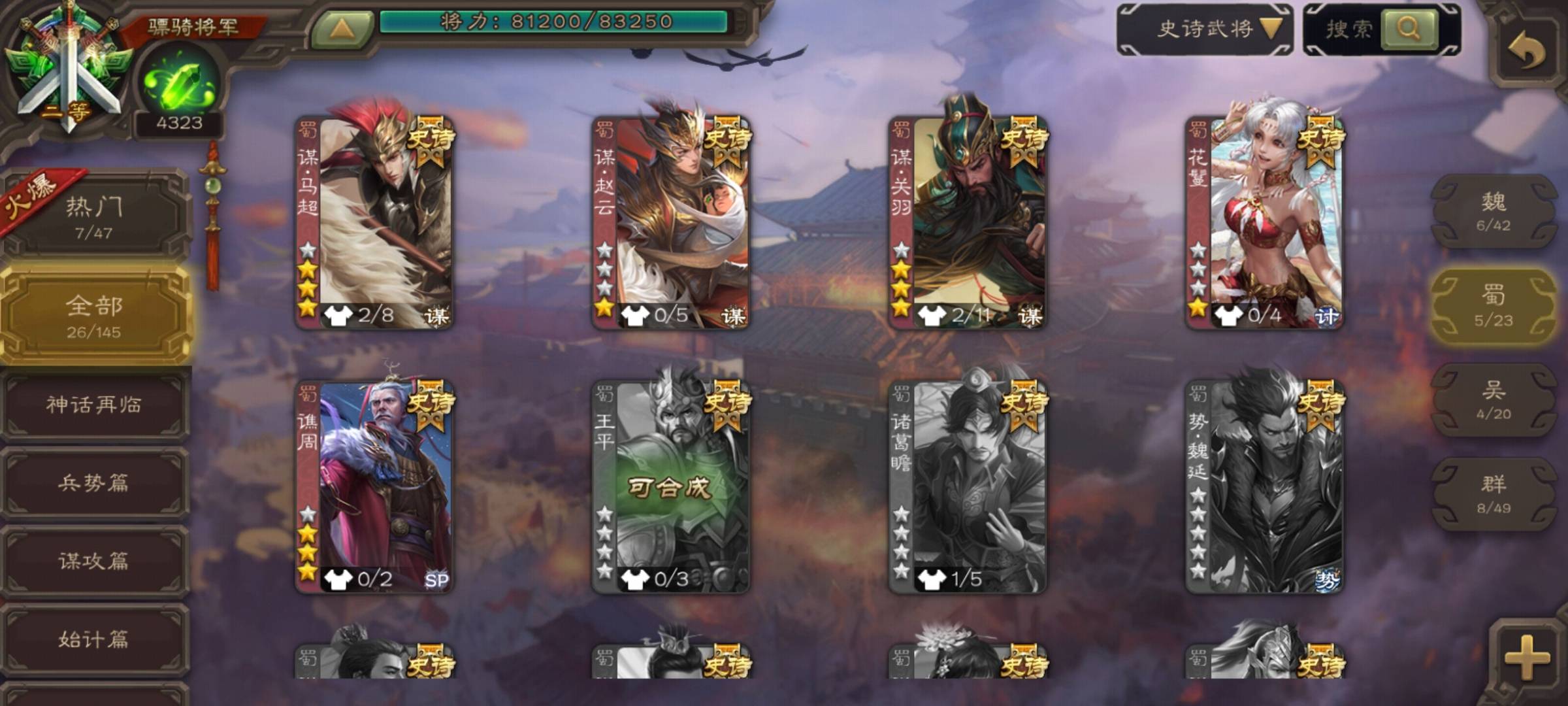Image resolution: width=1568 pixels, height=706 pixels.
Task: Switch to the 热门 category tab
Action: pyautogui.click(x=94, y=216)
